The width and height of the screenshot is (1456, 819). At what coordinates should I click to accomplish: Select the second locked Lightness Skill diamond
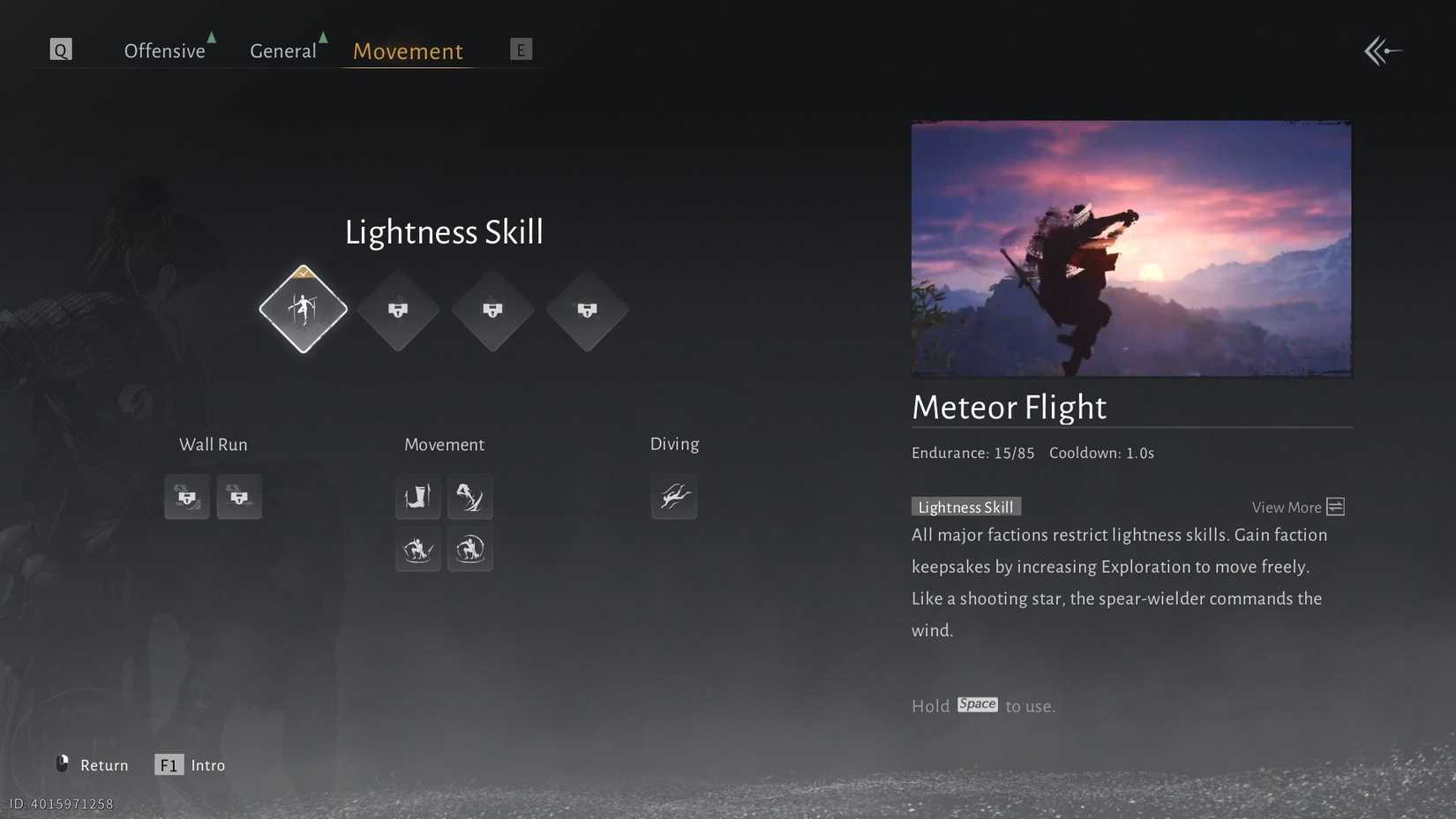398,309
